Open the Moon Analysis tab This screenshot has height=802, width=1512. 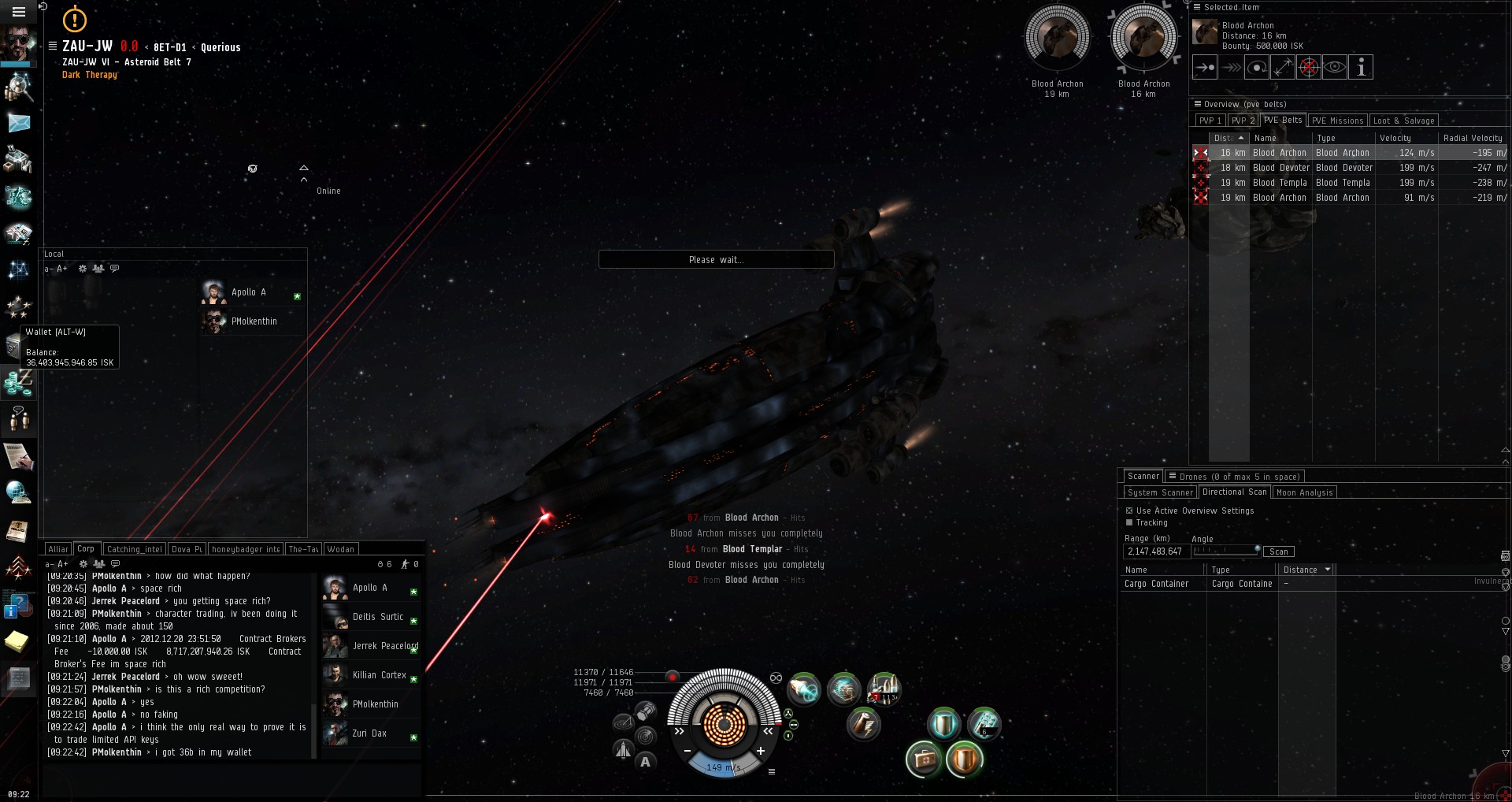1304,492
